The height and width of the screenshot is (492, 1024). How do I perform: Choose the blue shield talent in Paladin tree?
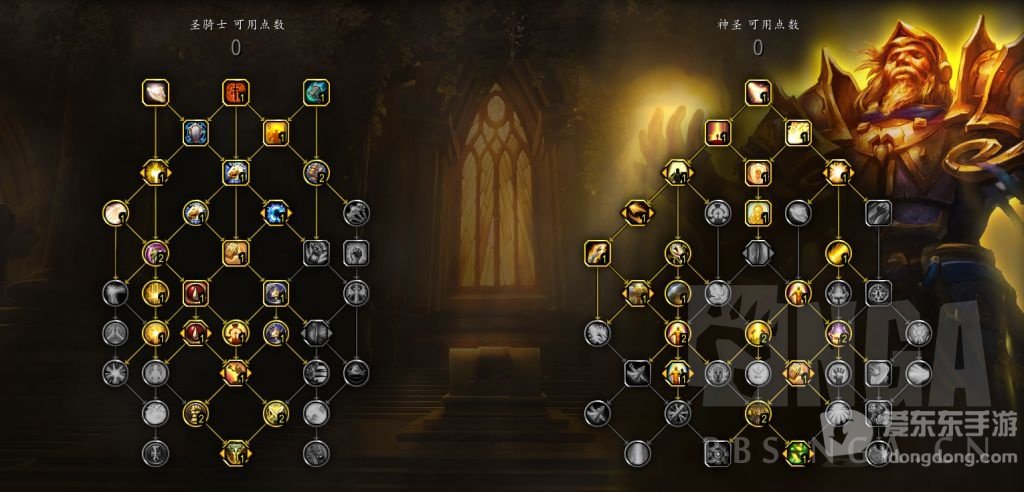(196, 132)
